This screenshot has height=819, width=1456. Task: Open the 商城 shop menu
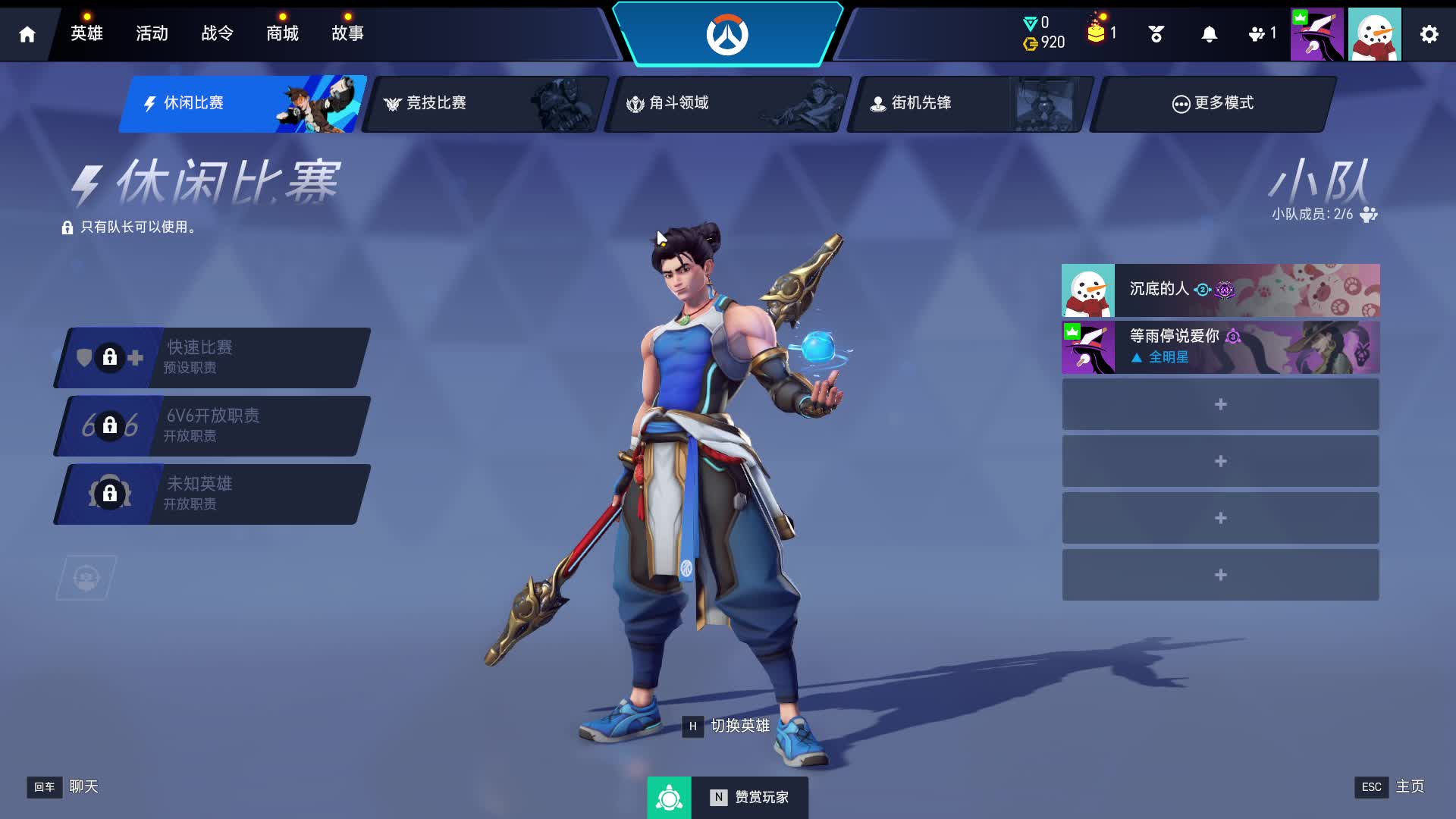coord(282,33)
